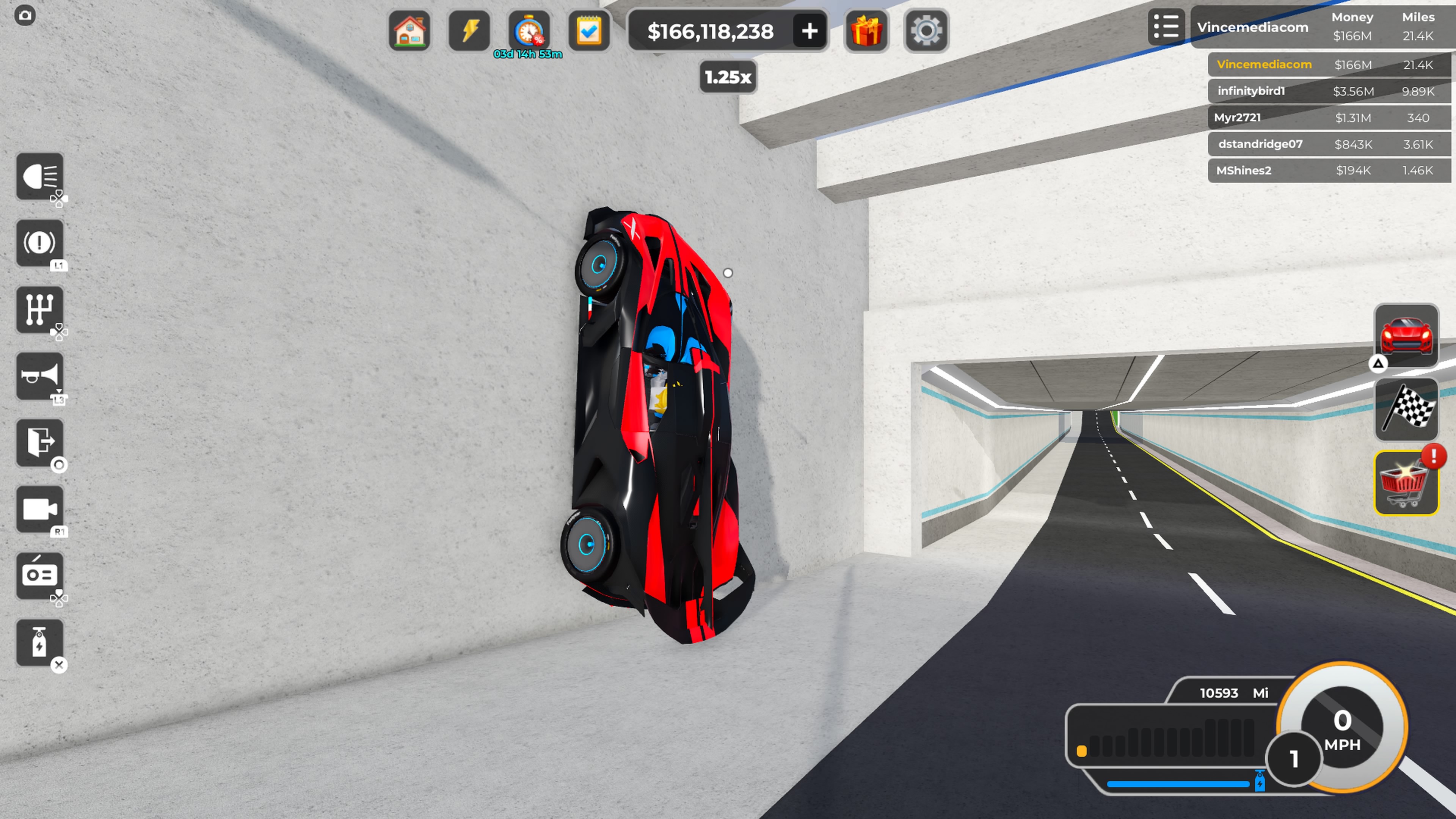Viewport: 1456px width, 819px height.
Task: Open the gear settings menu
Action: click(926, 30)
